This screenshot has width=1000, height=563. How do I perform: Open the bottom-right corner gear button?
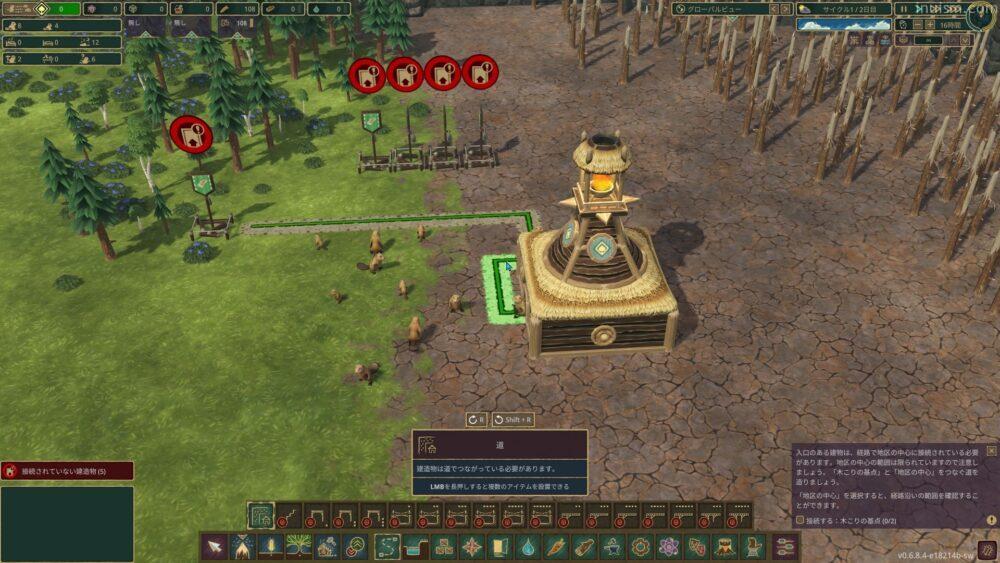click(x=986, y=549)
